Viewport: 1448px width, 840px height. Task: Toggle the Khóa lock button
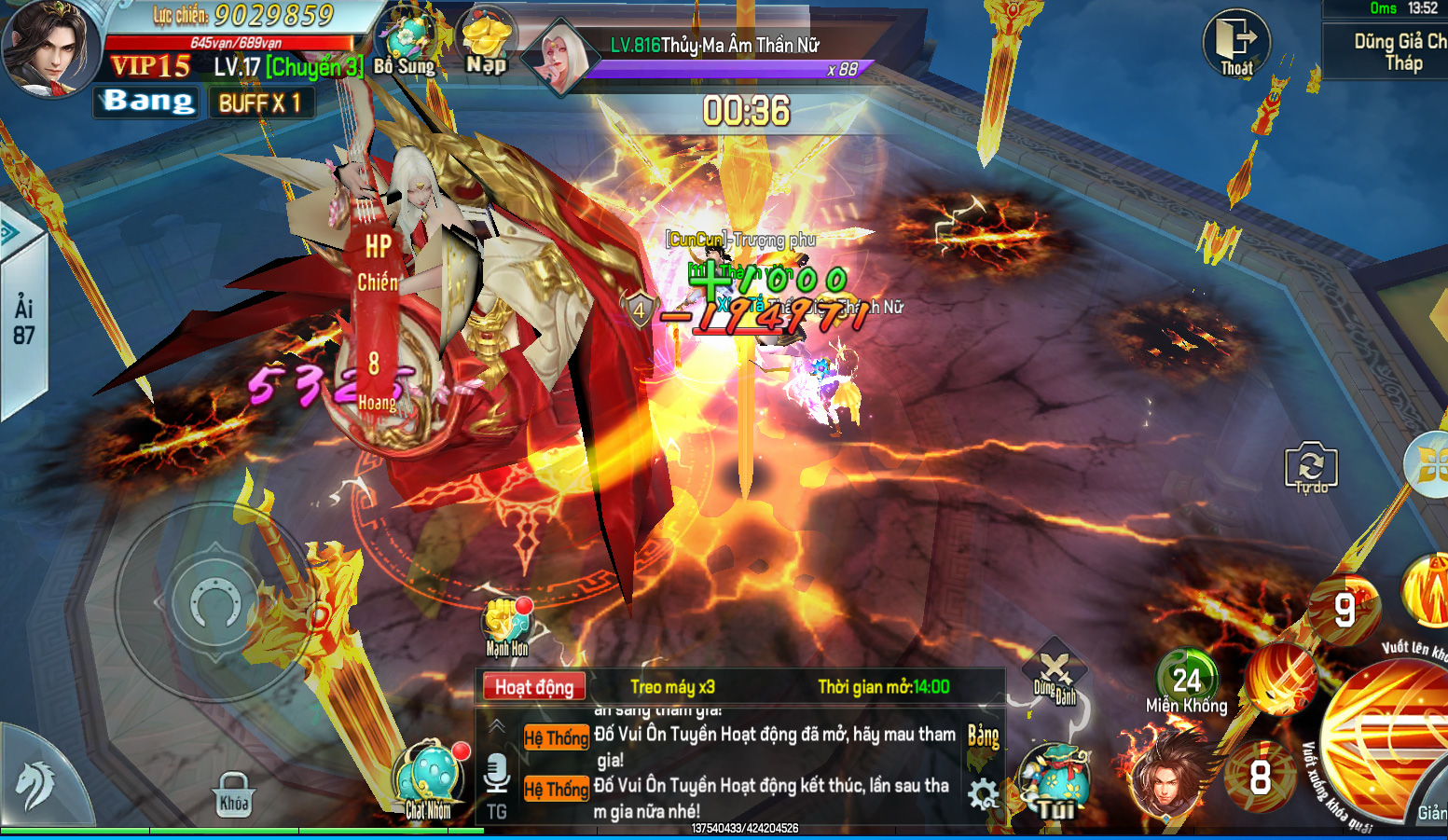pyautogui.click(x=234, y=794)
